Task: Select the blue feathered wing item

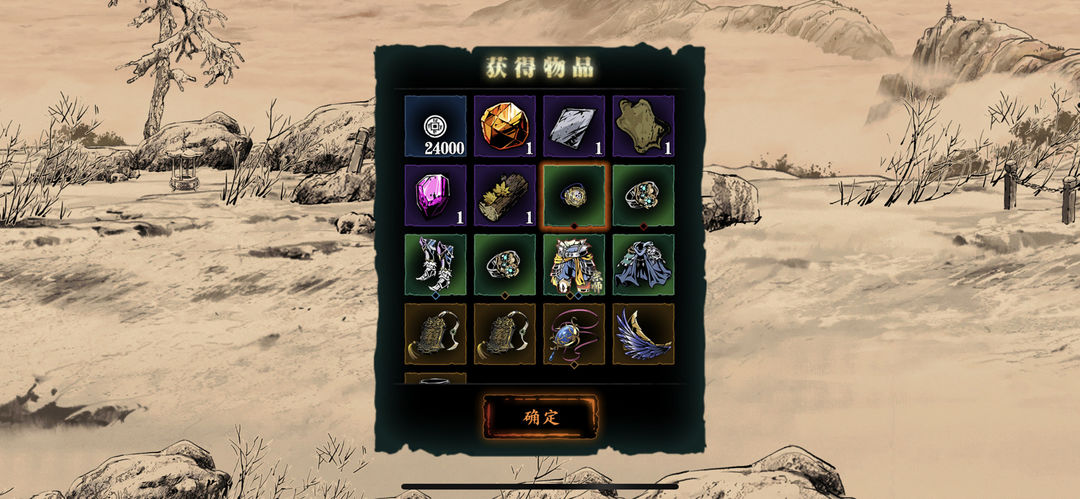Action: click(x=643, y=334)
